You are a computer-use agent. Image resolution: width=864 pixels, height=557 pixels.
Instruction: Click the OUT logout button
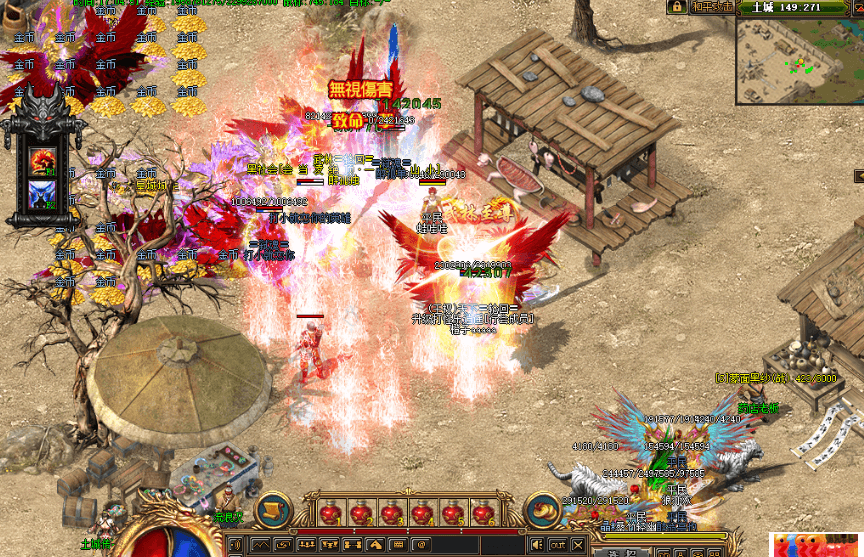pos(557,545)
